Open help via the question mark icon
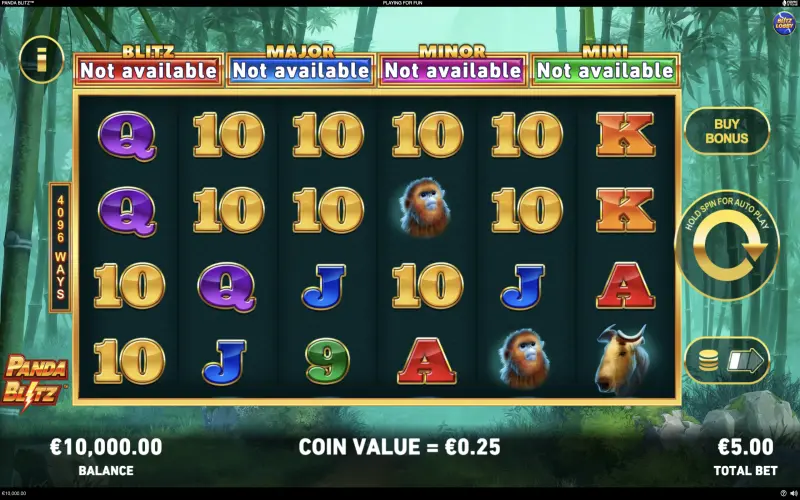Viewport: 800px width, 500px height. click(783, 493)
